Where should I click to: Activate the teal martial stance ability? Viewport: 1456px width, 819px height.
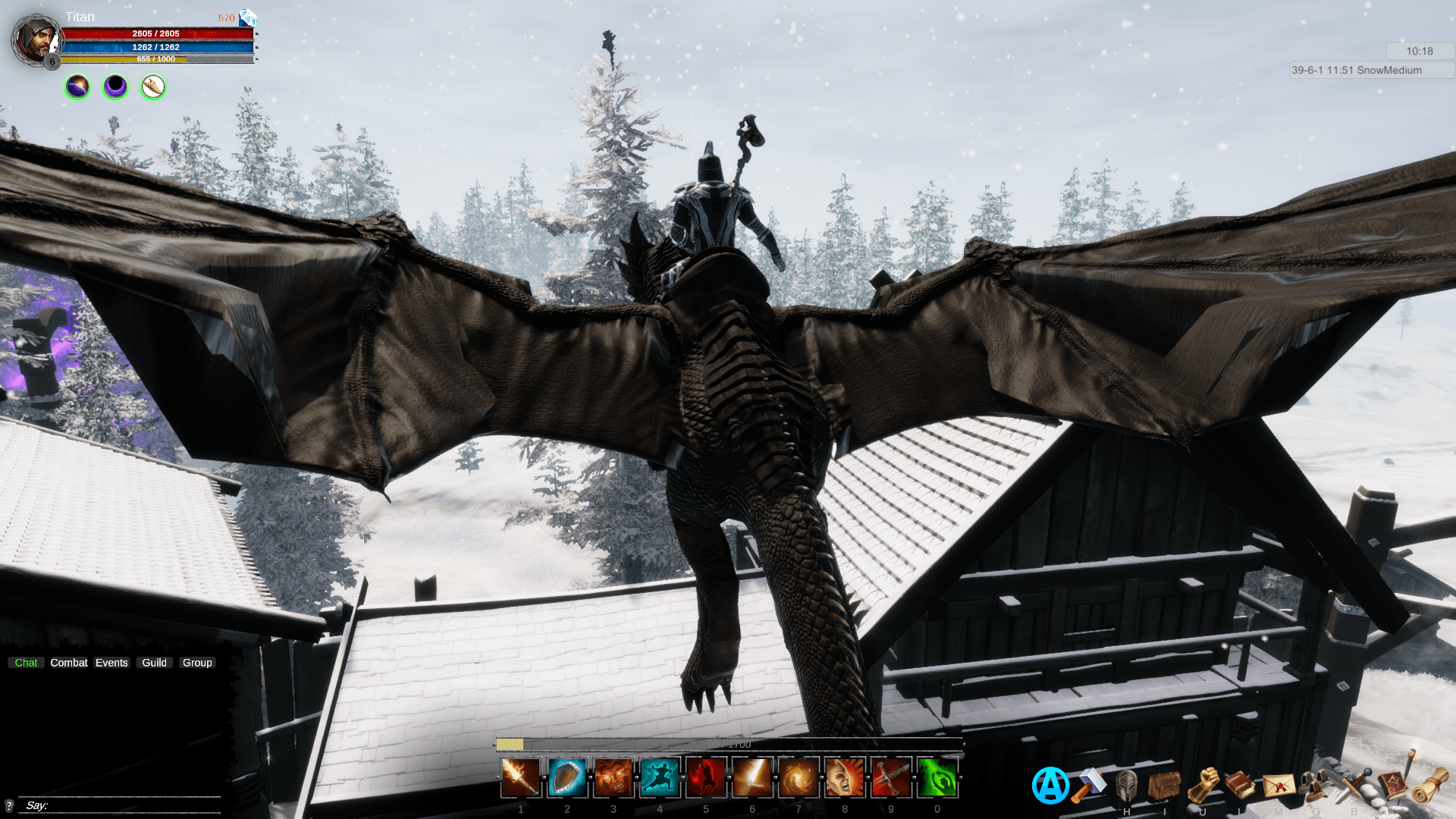[660, 778]
